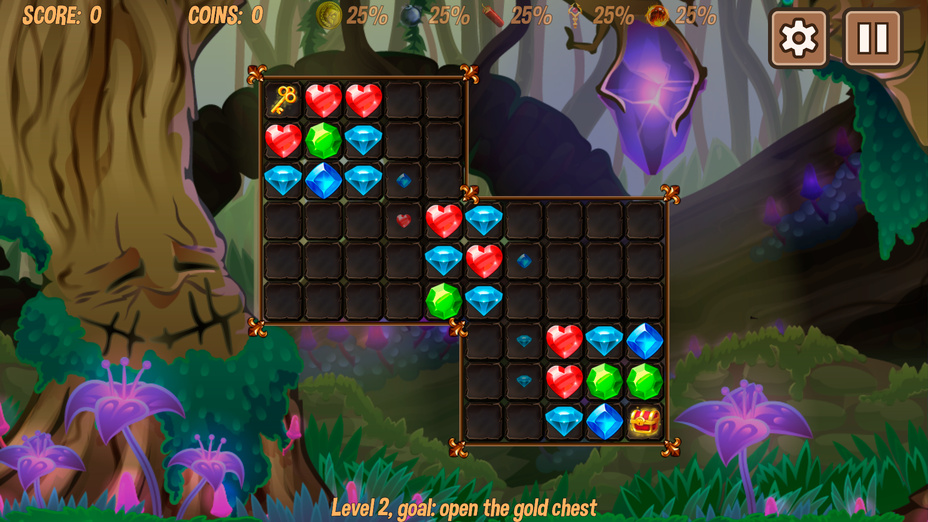Pause the game
This screenshot has width=928, height=522.
click(873, 39)
